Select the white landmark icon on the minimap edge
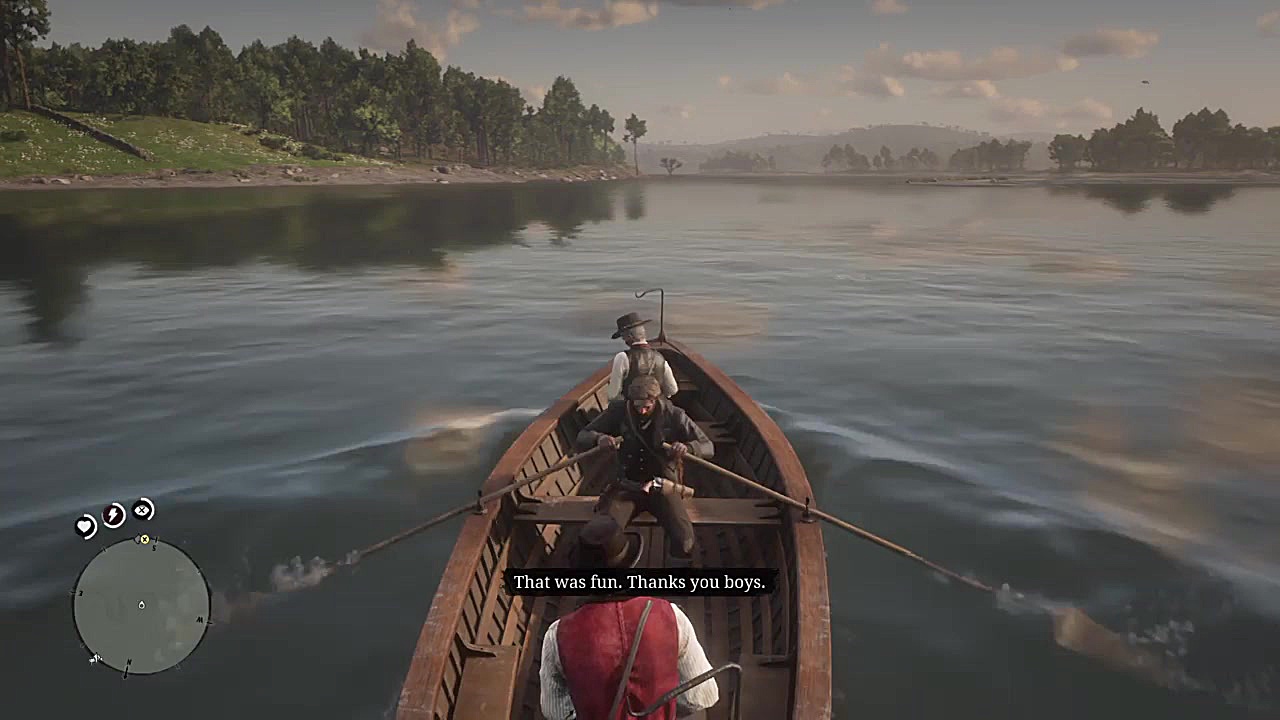1280x720 pixels. pos(94,659)
